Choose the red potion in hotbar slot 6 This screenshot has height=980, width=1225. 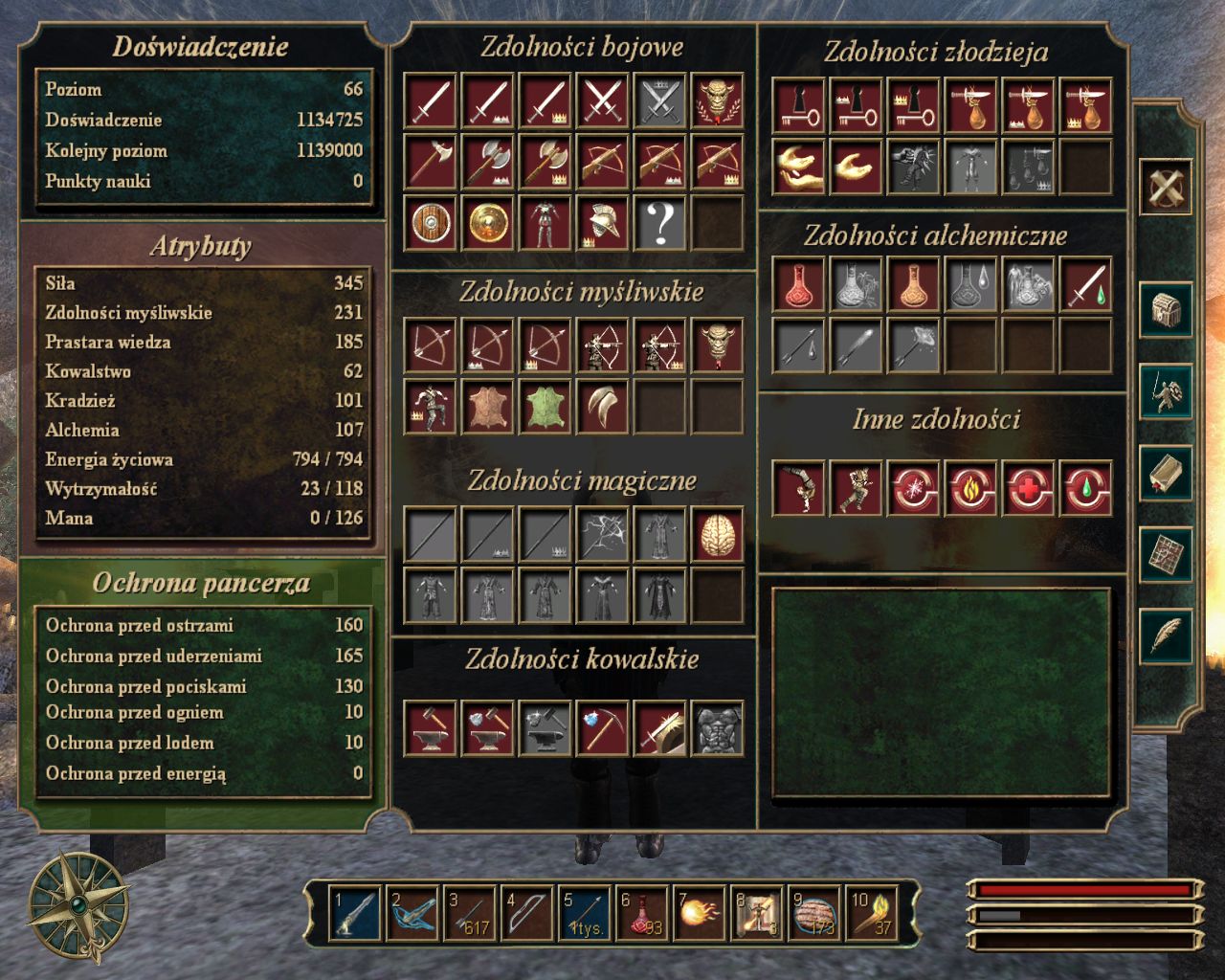[x=642, y=913]
